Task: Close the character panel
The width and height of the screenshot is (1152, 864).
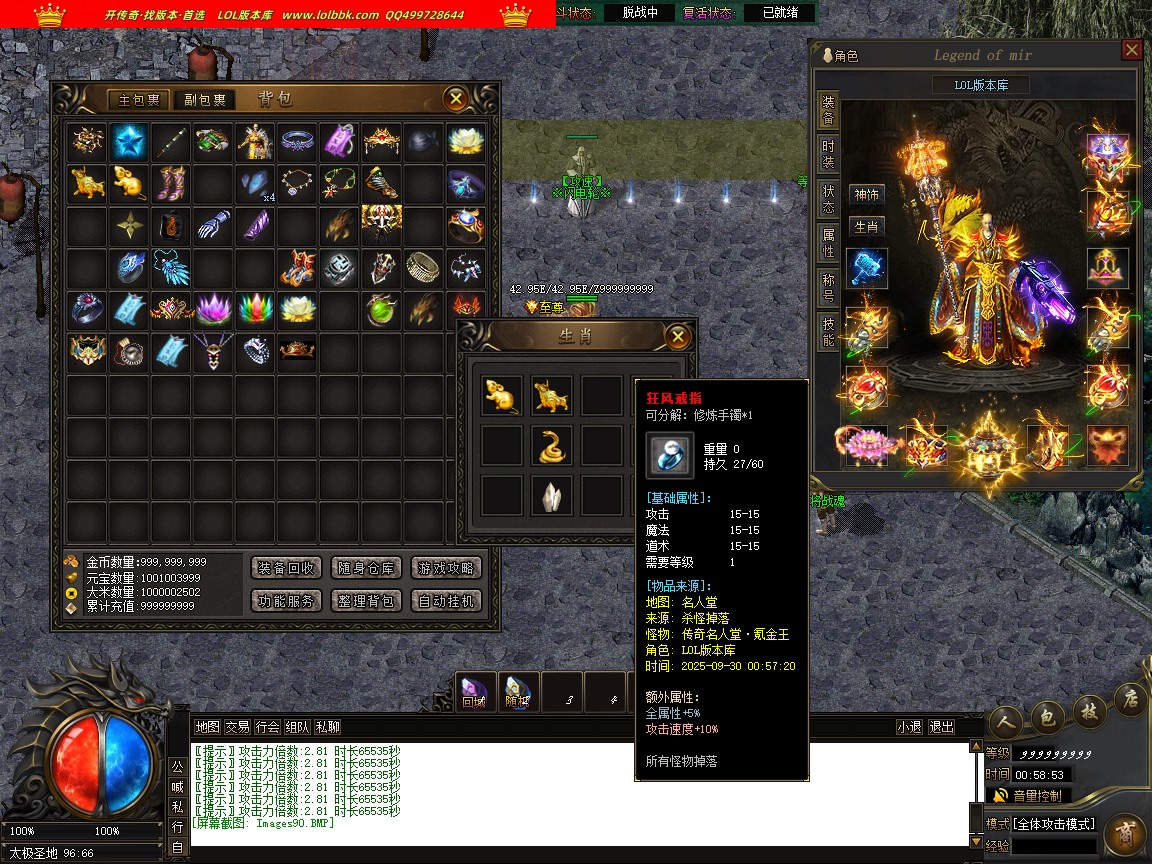Action: 1131,50
